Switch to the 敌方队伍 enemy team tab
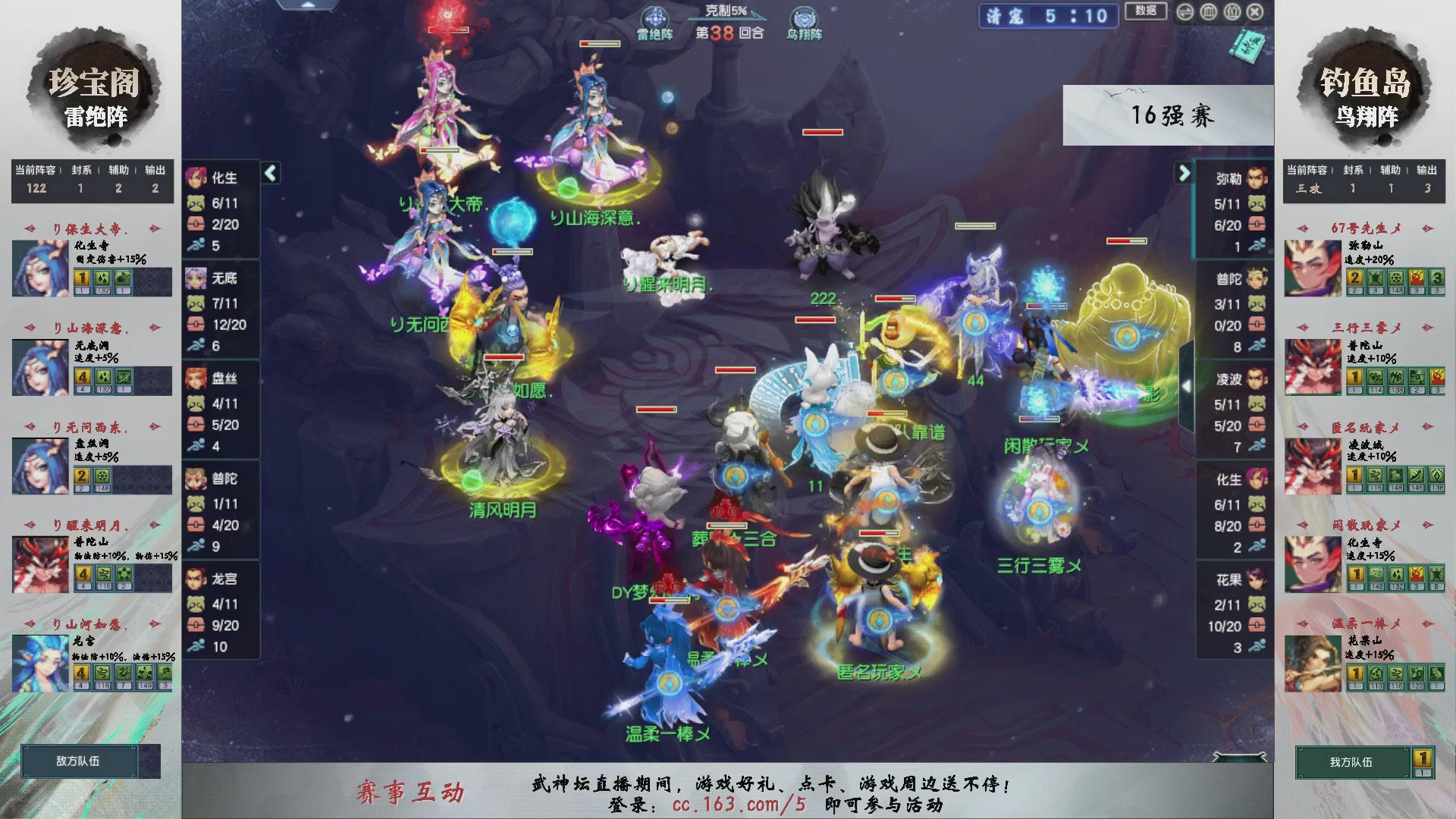Image resolution: width=1456 pixels, height=819 pixels. point(80,761)
